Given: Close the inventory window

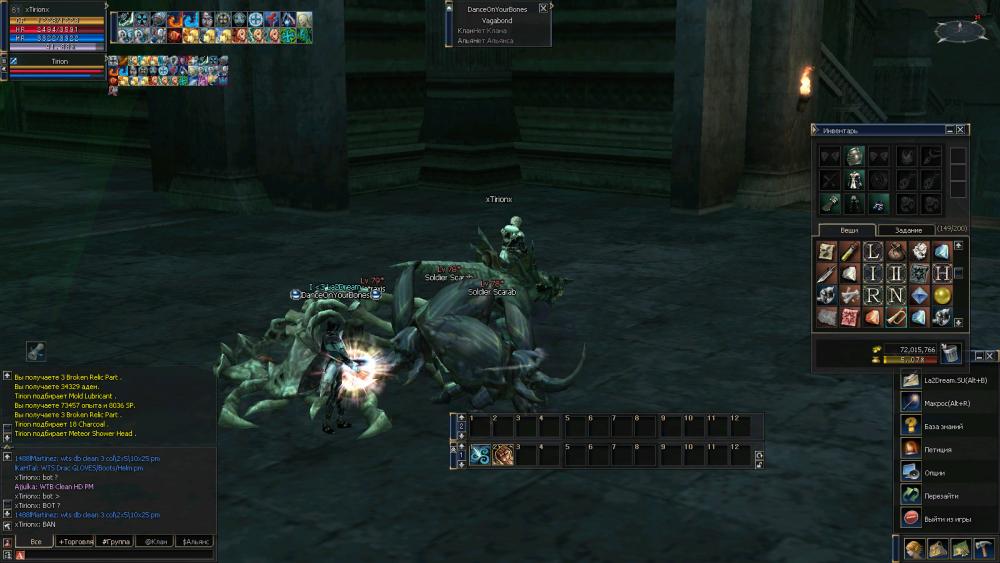Looking at the screenshot, I should tap(961, 130).
